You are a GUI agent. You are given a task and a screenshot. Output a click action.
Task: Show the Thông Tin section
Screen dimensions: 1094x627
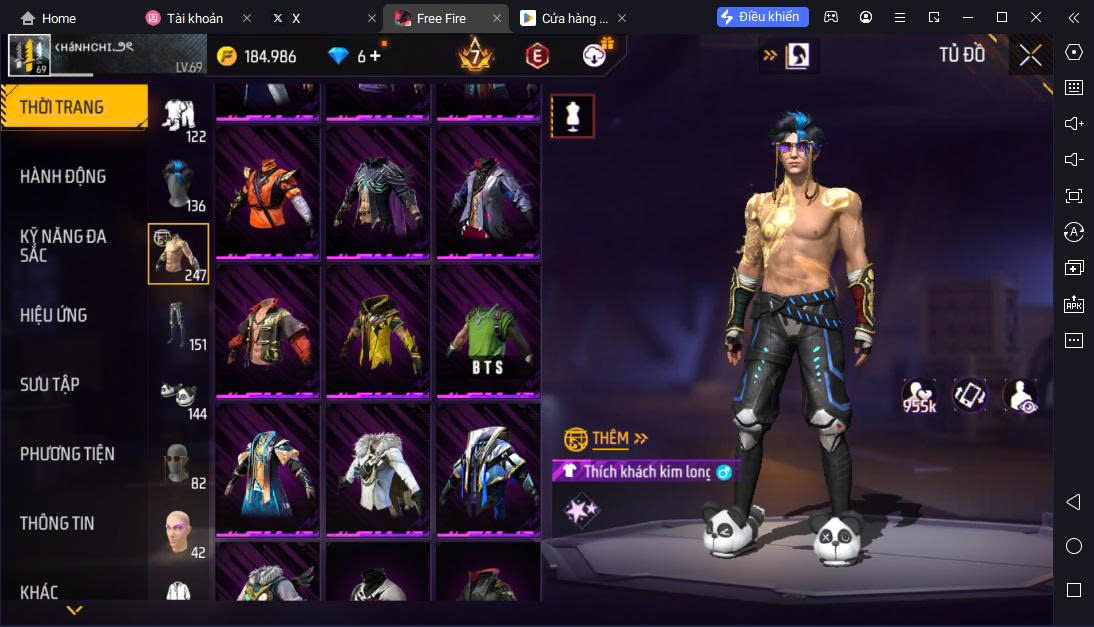57,523
